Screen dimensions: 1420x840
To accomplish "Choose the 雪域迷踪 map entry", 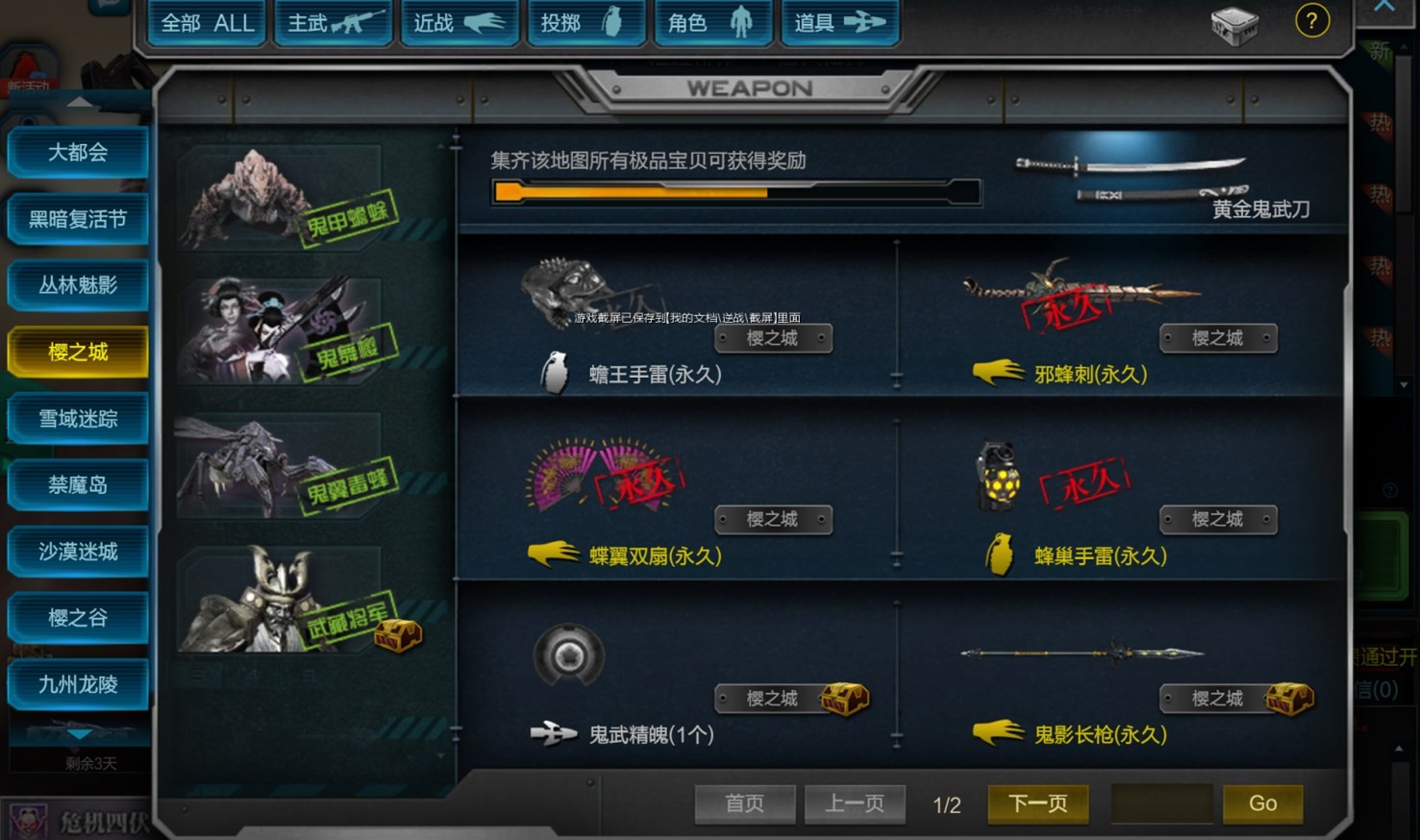I will pyautogui.click(x=78, y=419).
